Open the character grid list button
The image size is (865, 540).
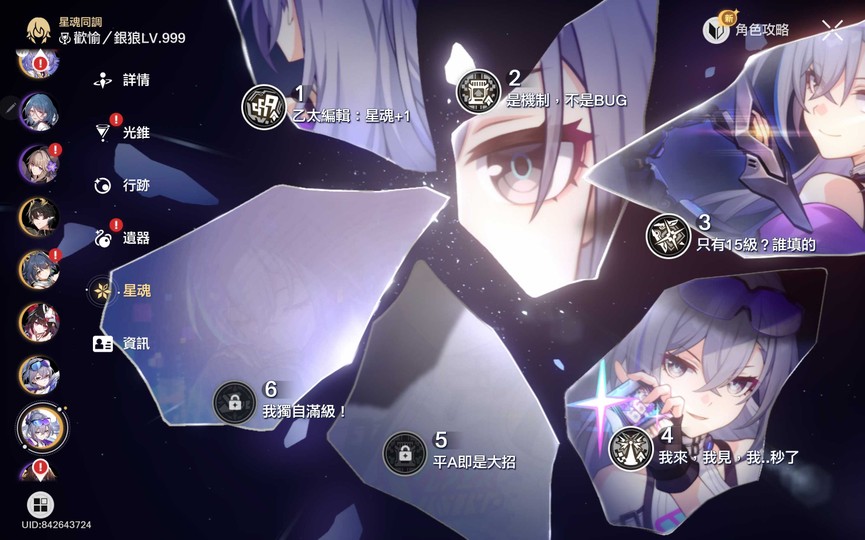[x=41, y=504]
